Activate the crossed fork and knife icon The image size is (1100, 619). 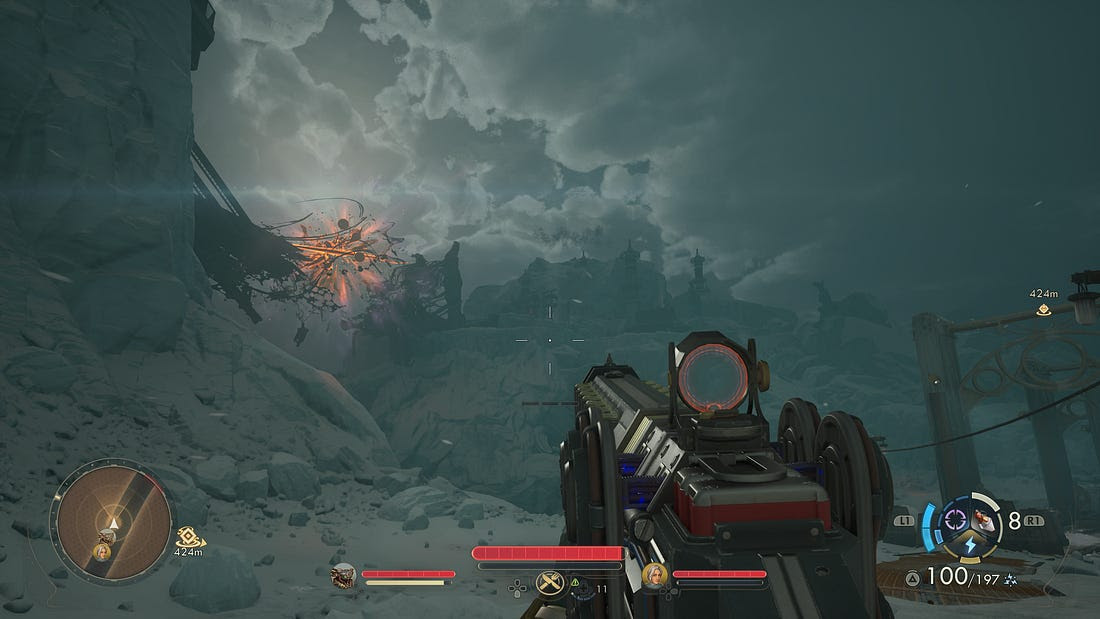(549, 582)
